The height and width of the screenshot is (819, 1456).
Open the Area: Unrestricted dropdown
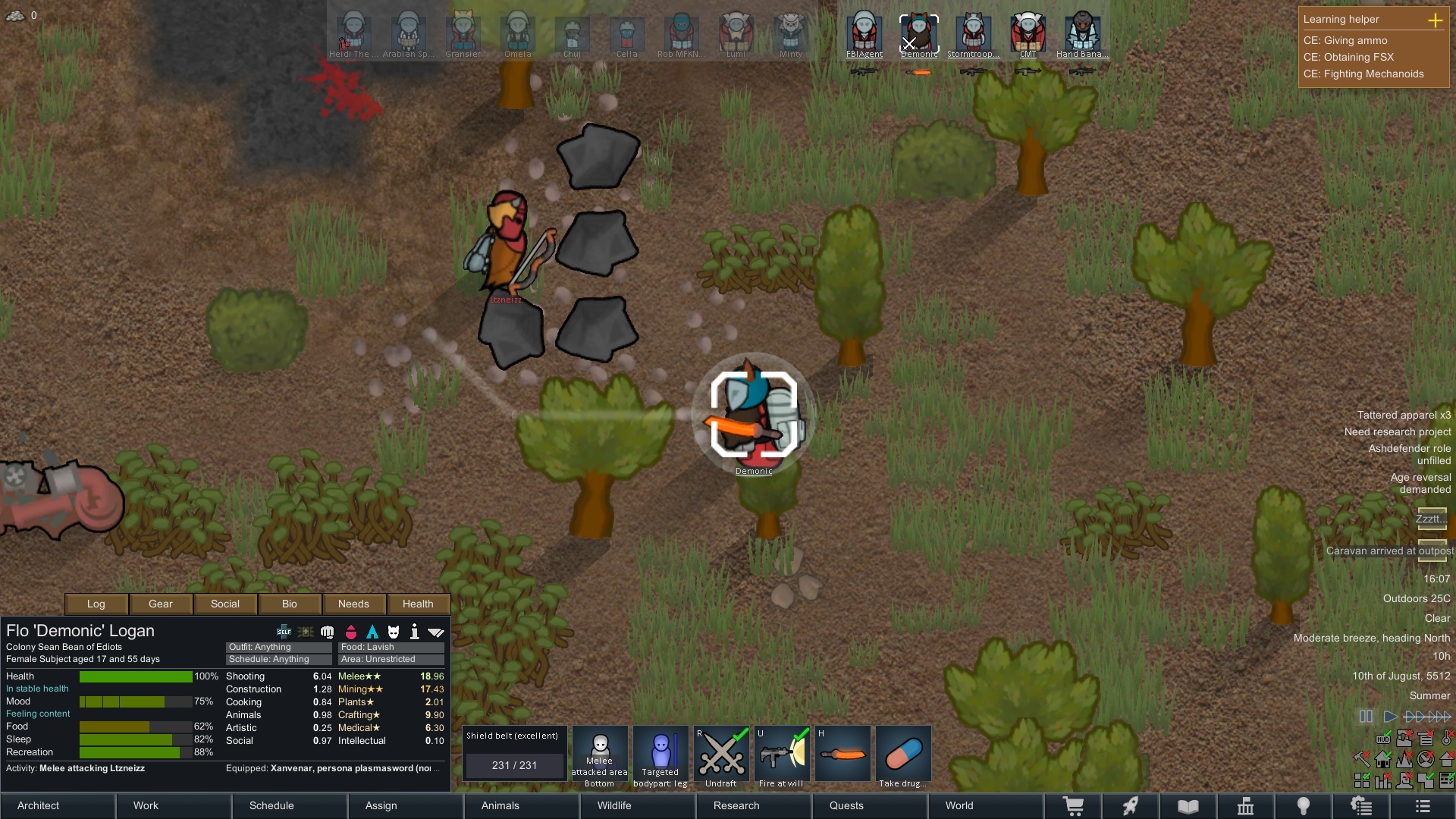[x=391, y=659]
